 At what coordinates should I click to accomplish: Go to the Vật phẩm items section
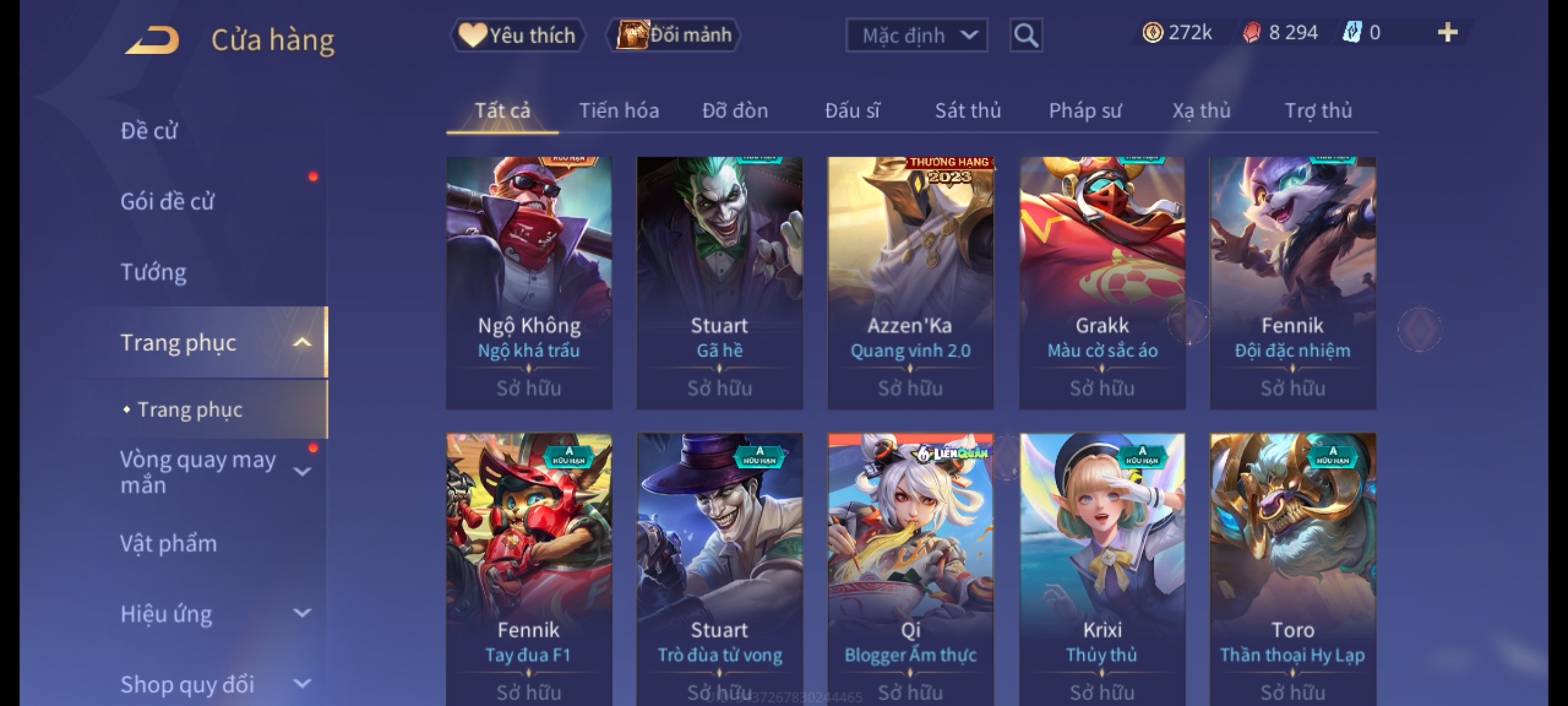click(169, 544)
